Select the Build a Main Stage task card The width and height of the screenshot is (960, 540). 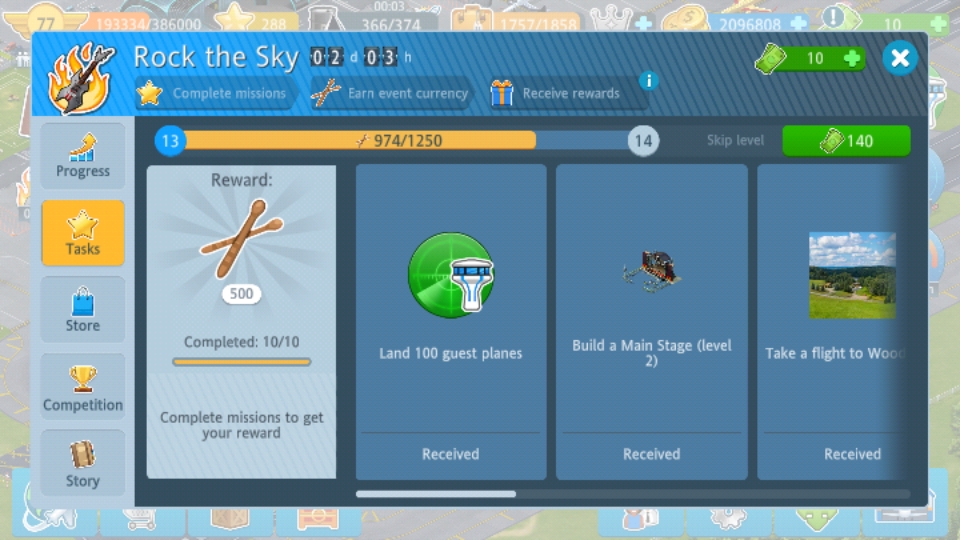click(x=652, y=322)
